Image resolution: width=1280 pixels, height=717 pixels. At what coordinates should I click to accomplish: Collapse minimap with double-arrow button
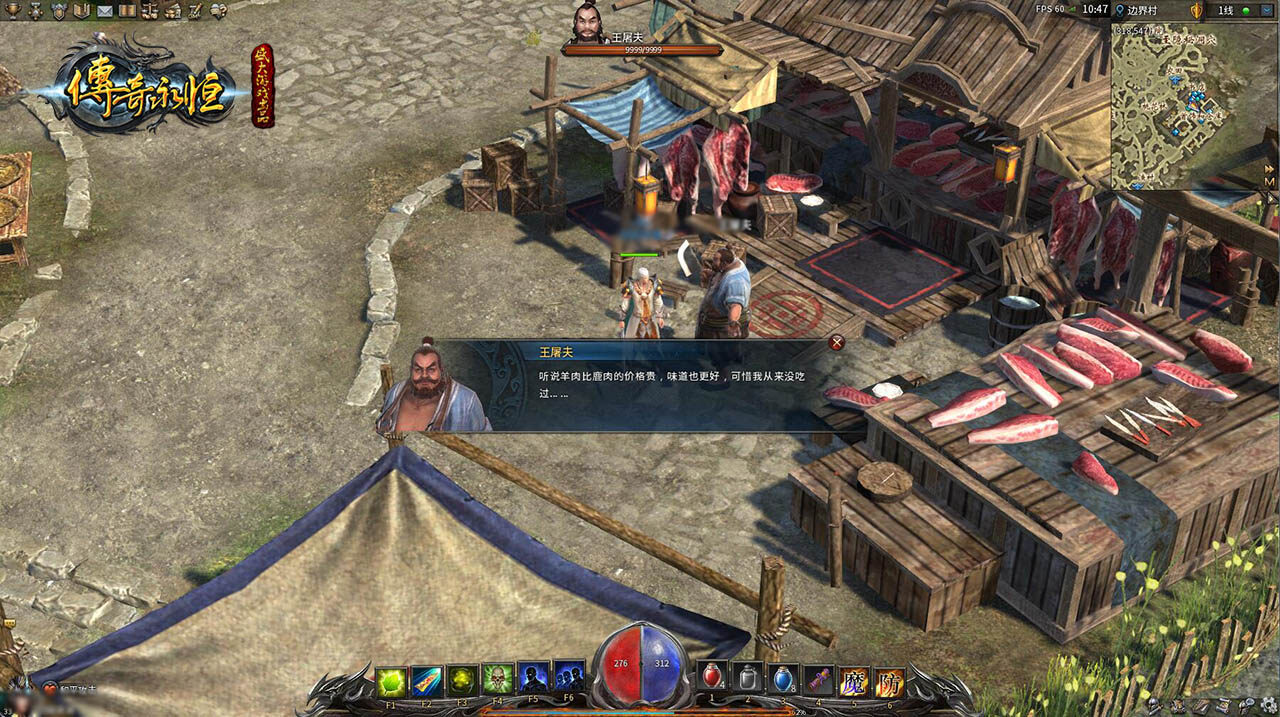pyautogui.click(x=1269, y=170)
